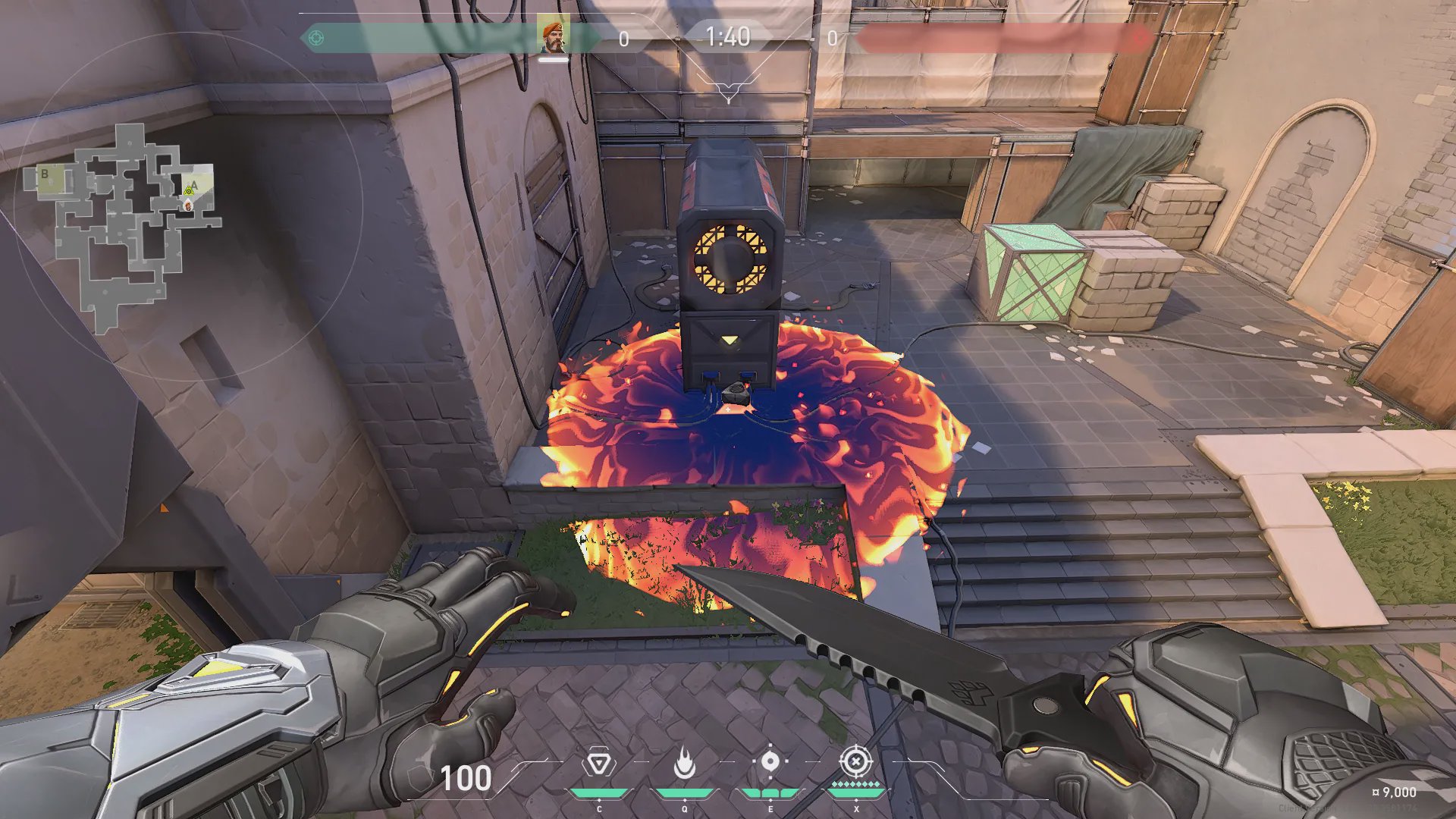Trigger the Orbital Strike ultimate icon

855,761
